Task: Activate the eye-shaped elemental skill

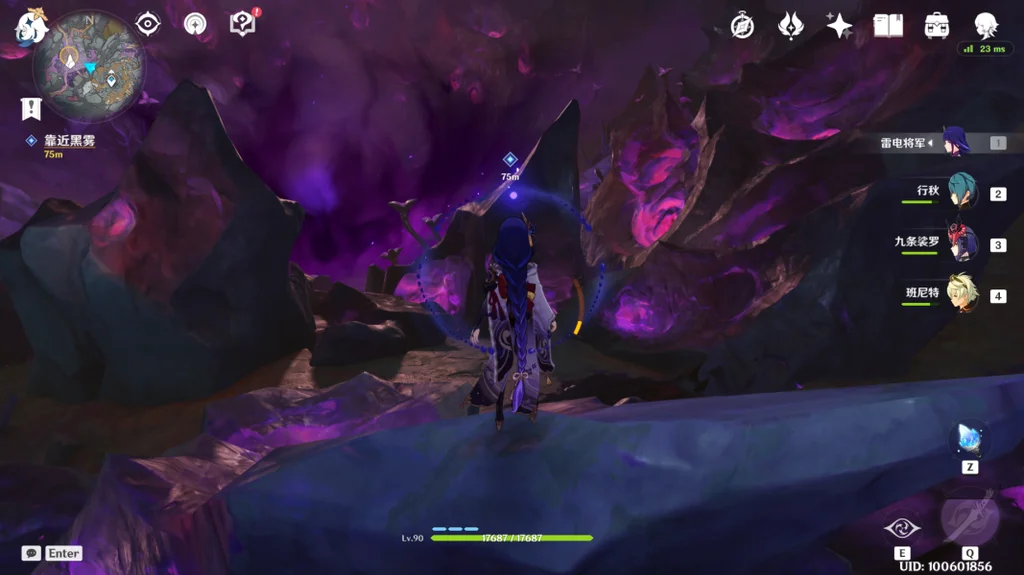Action: (901, 529)
